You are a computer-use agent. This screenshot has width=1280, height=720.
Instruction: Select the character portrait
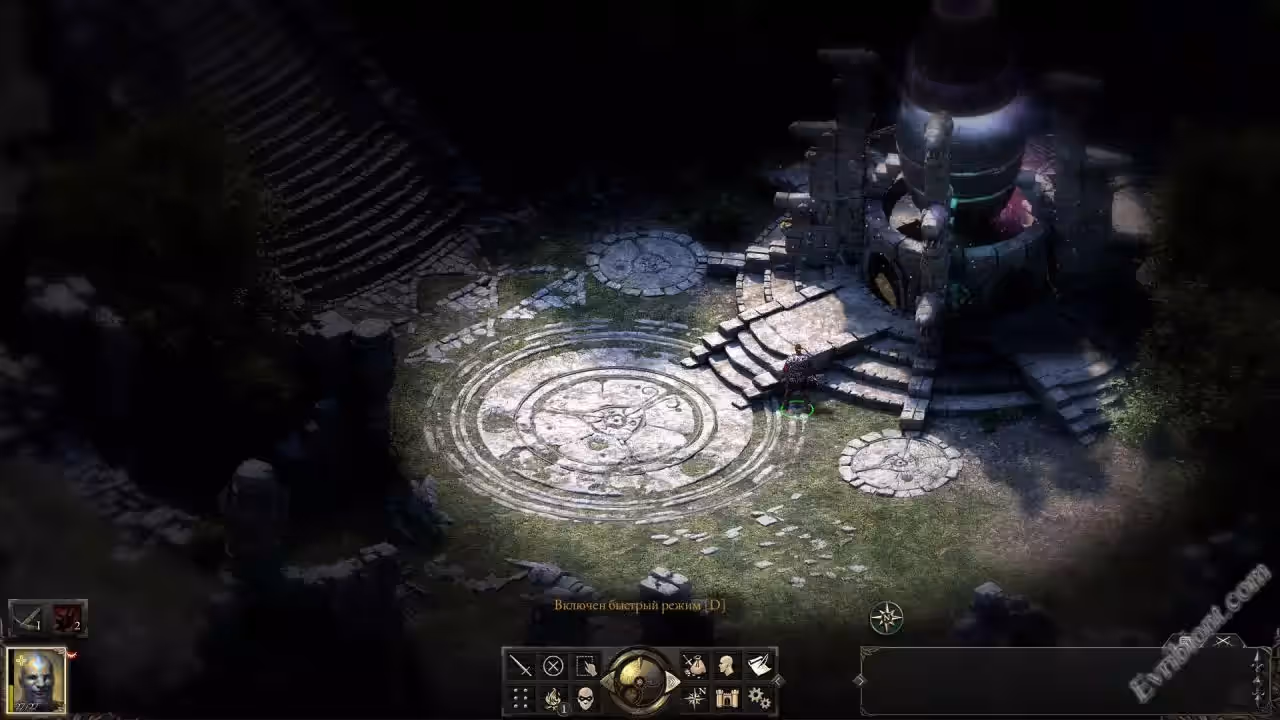tap(37, 680)
